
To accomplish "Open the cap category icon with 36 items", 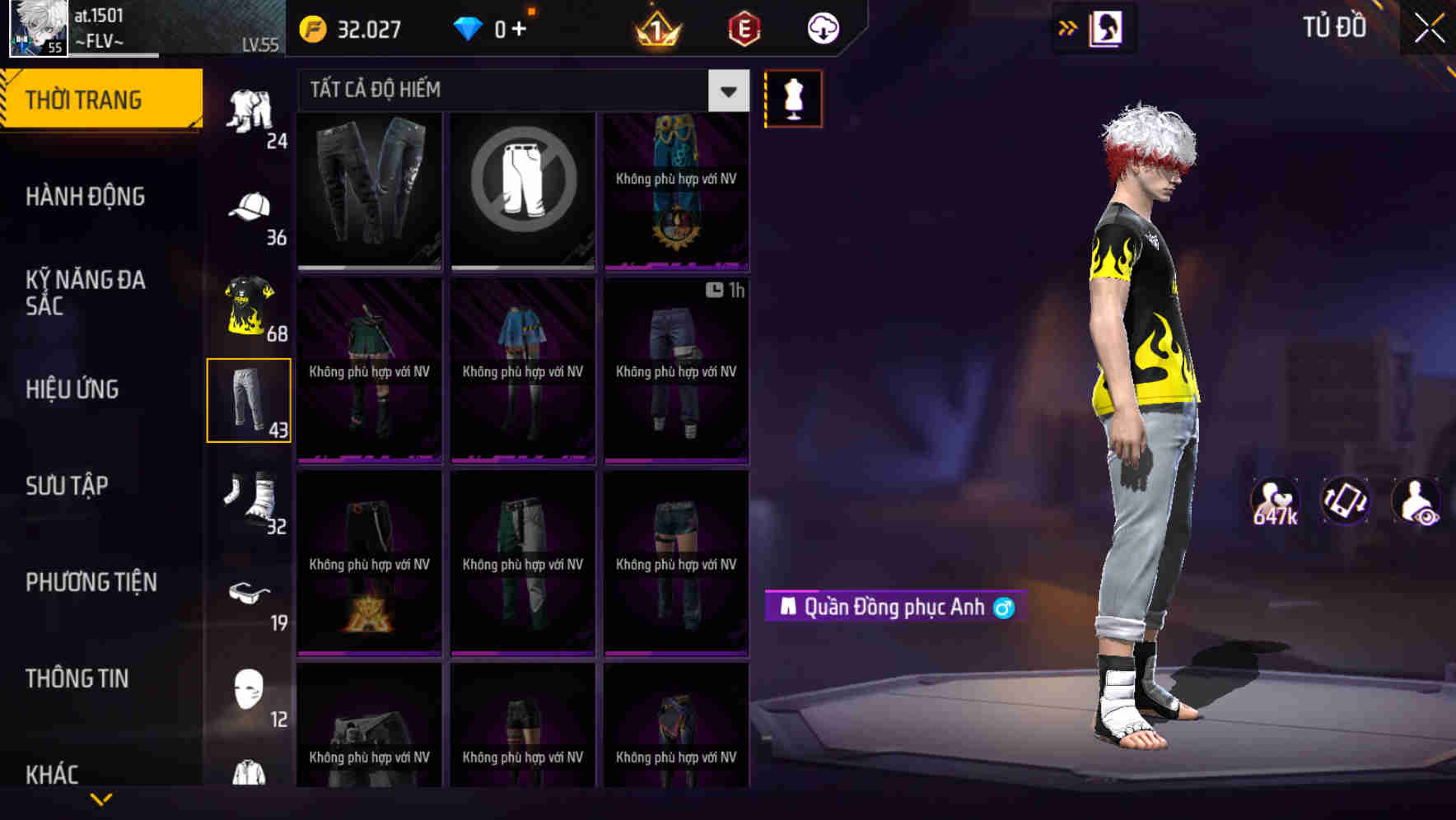I will point(249,210).
